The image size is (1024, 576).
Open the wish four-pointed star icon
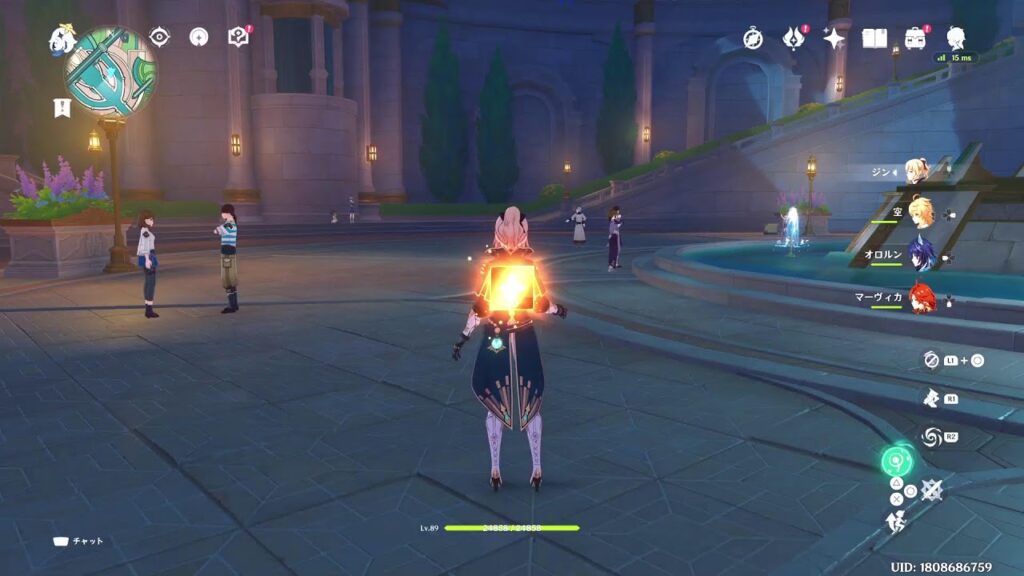point(834,39)
